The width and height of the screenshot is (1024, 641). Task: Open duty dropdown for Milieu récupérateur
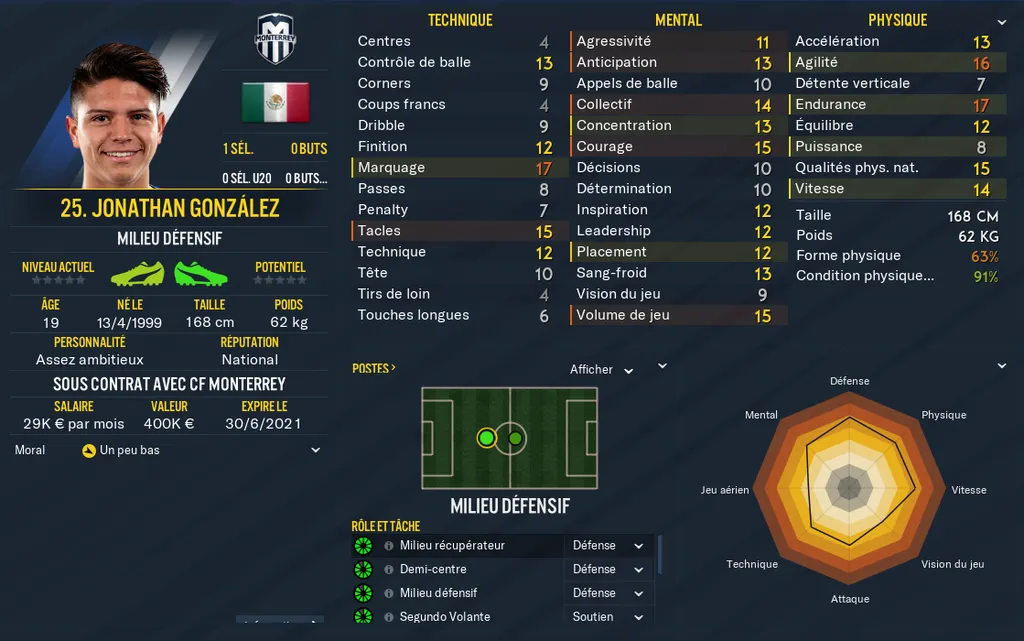tap(608, 546)
